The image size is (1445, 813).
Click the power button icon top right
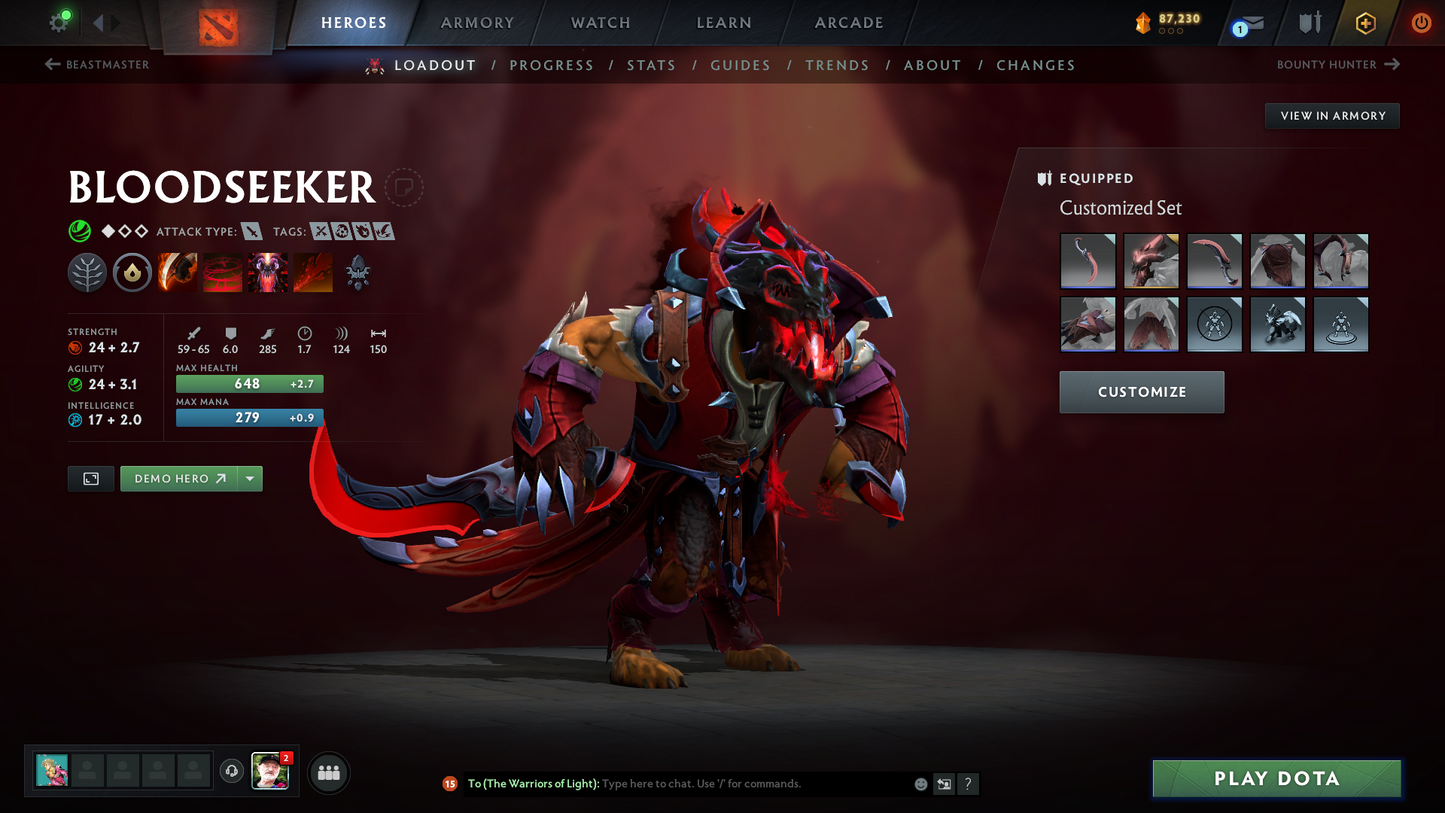pyautogui.click(x=1420, y=22)
